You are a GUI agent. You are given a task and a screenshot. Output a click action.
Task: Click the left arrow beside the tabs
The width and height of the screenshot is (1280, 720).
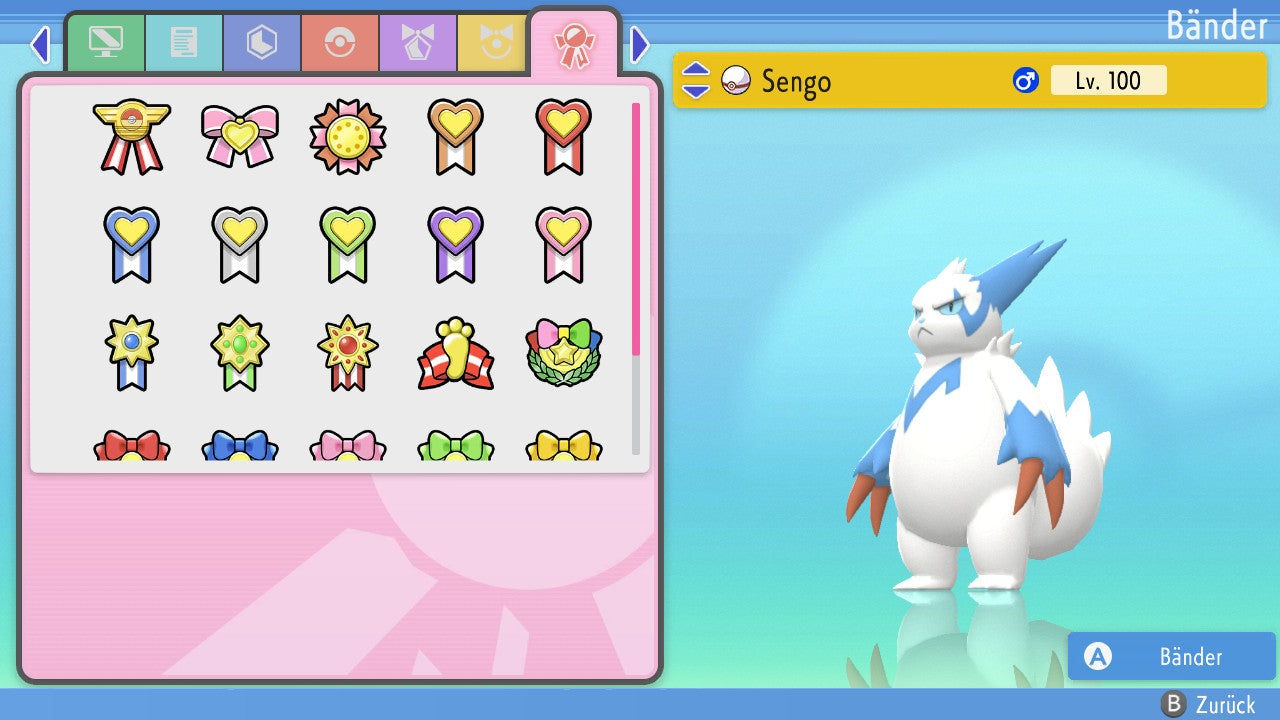pyautogui.click(x=40, y=44)
